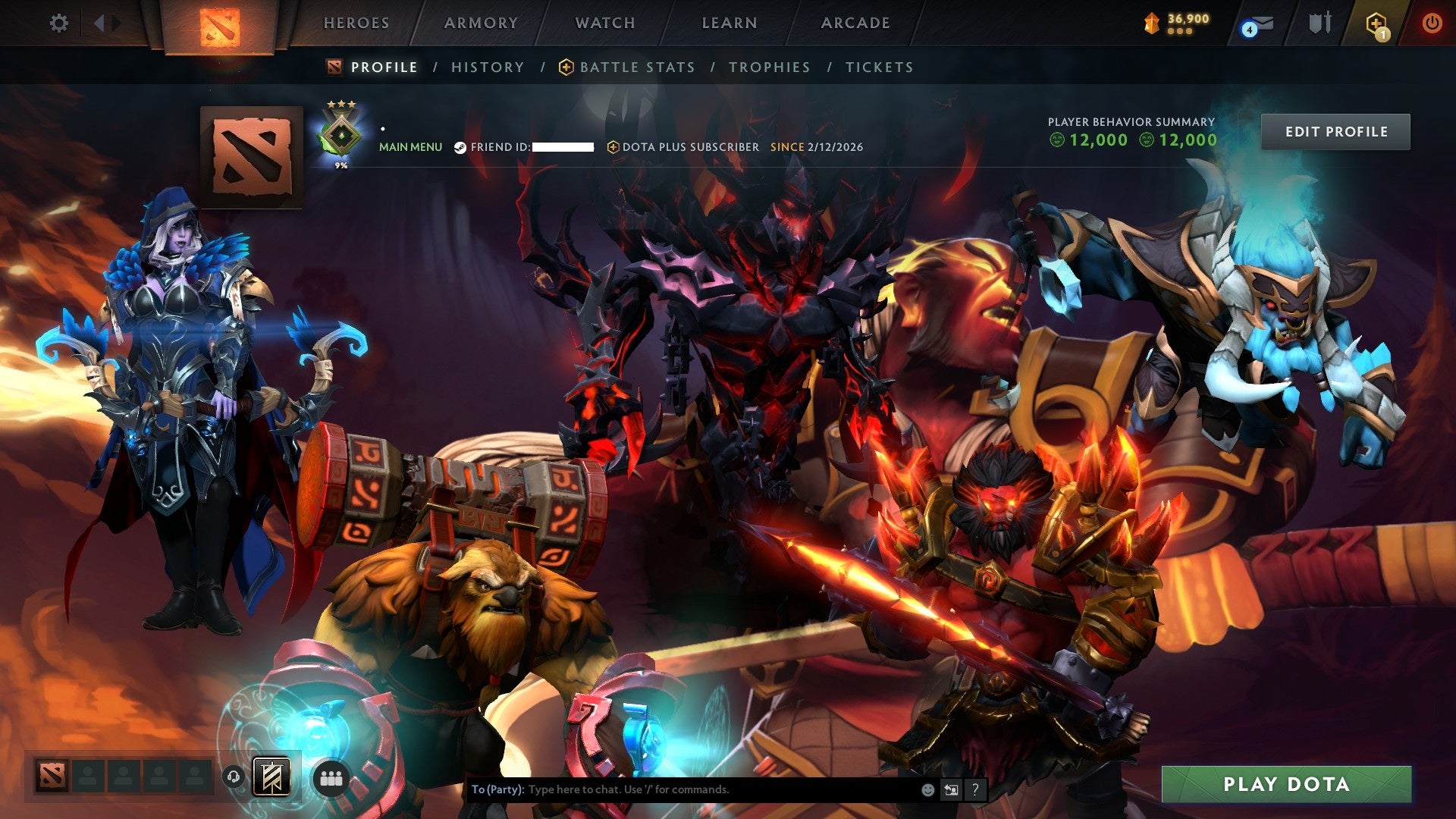Click the chat input field to type a message

coord(682,789)
